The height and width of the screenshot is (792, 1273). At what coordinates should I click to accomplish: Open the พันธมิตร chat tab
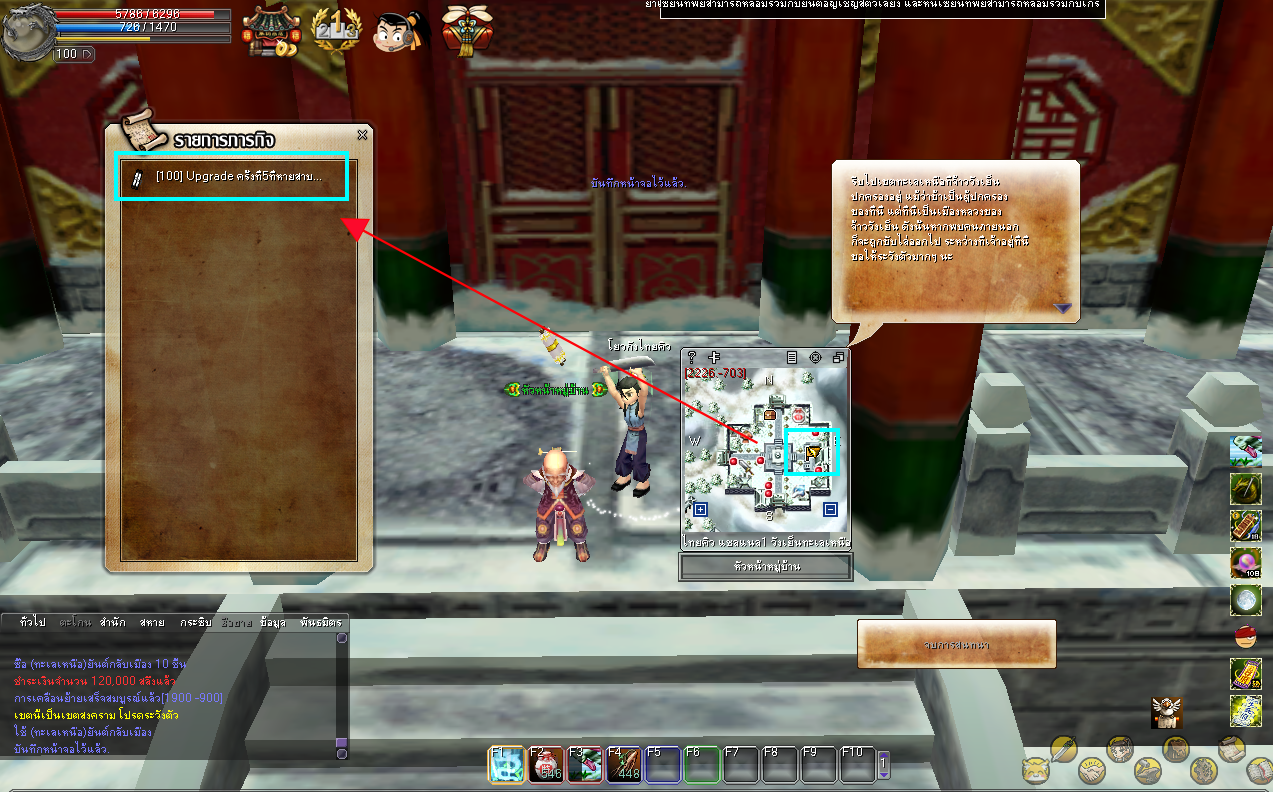point(320,622)
